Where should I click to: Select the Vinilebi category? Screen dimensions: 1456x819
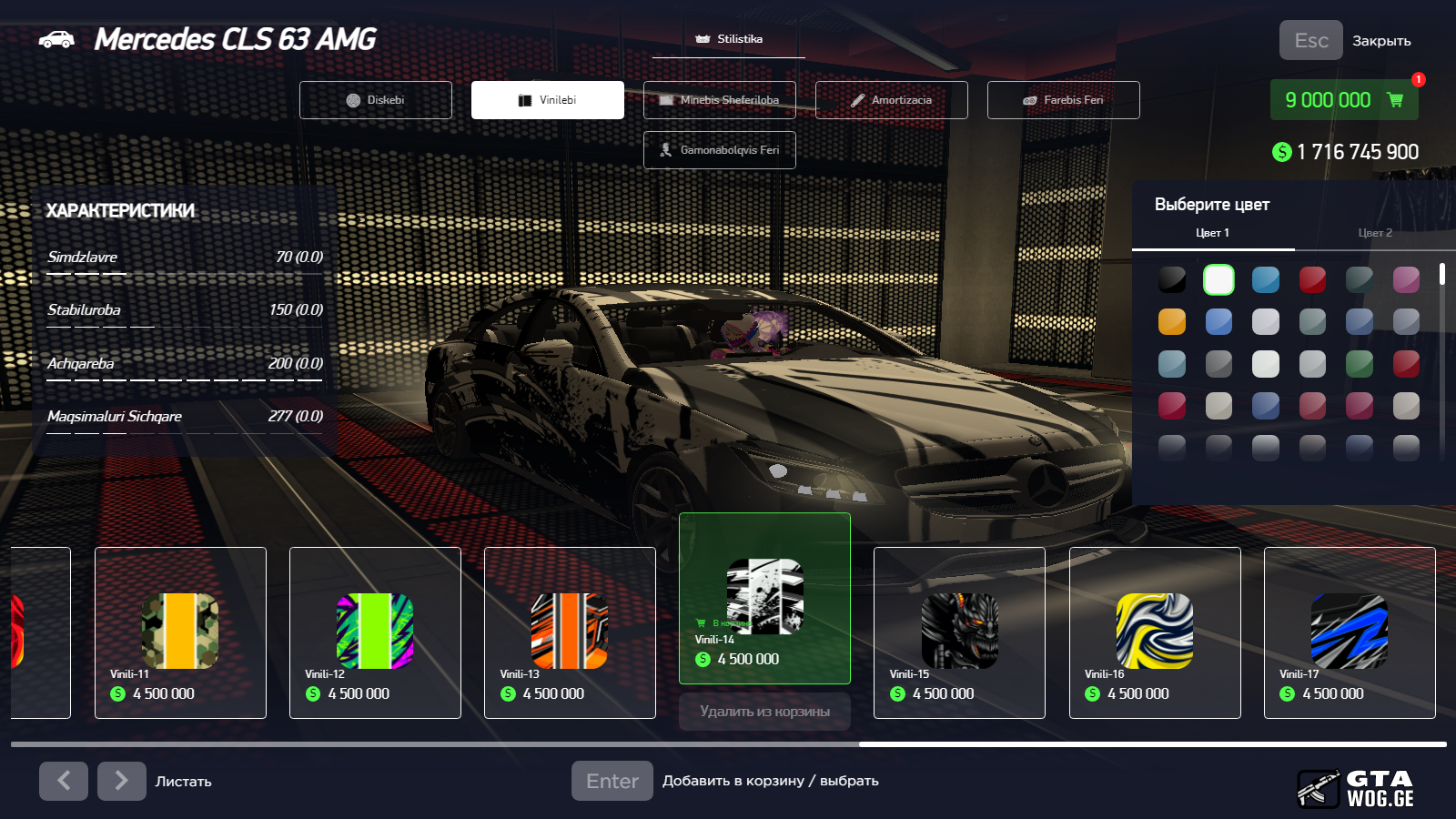(x=547, y=100)
